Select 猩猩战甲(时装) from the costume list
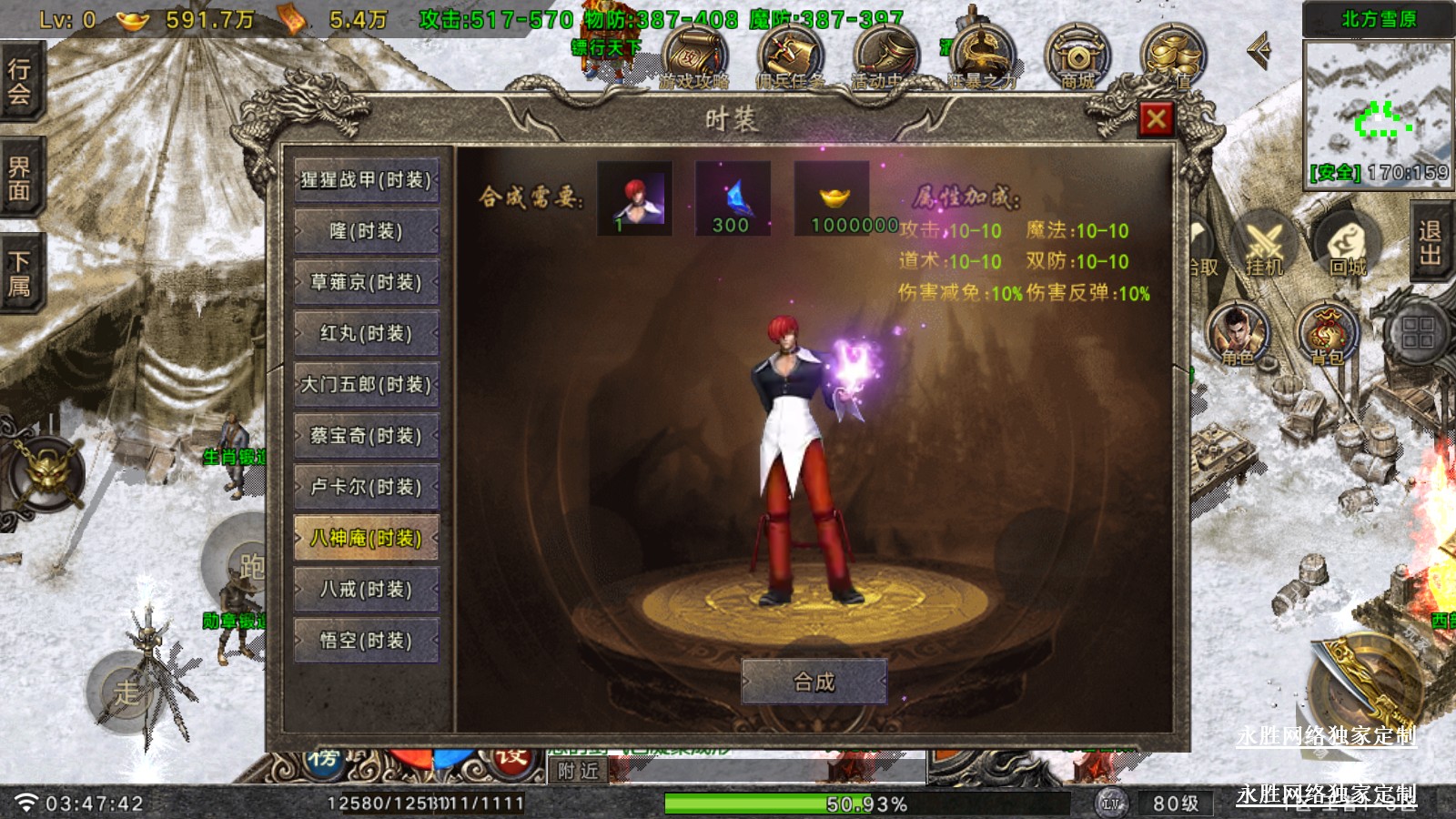 pyautogui.click(x=366, y=180)
